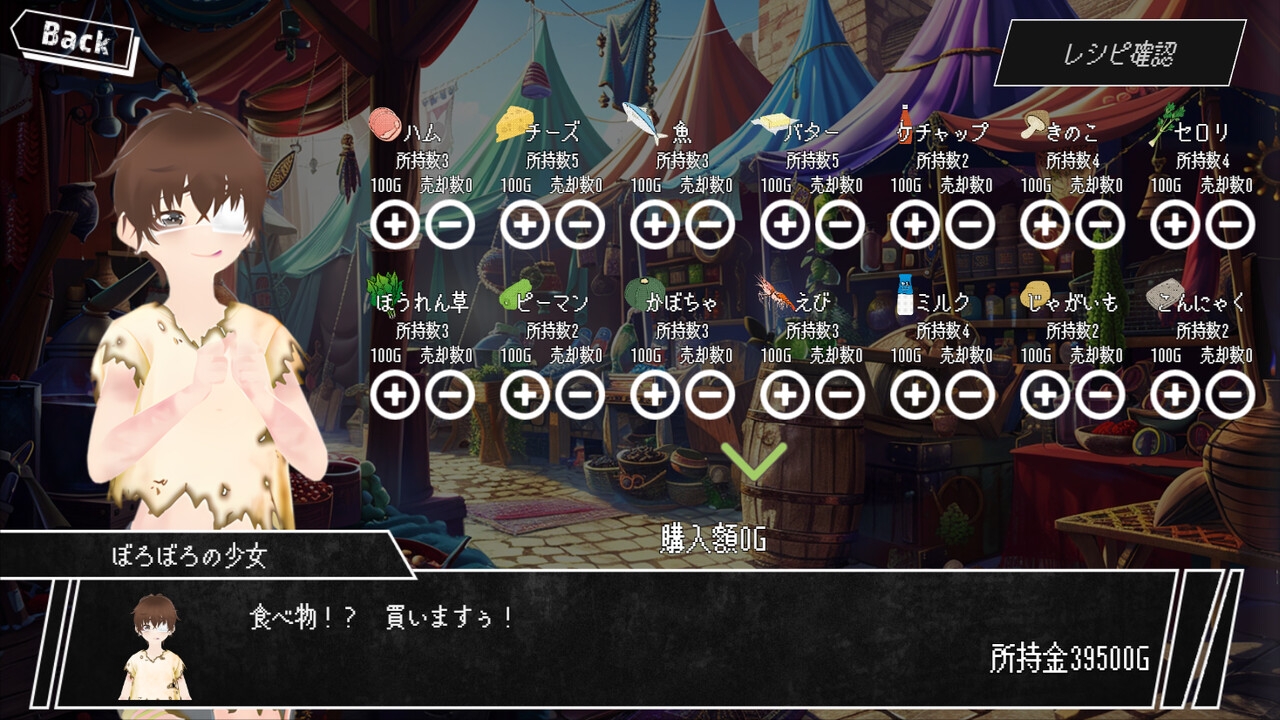Increase ケチャップ (ketchup) quantity with plus

915,225
